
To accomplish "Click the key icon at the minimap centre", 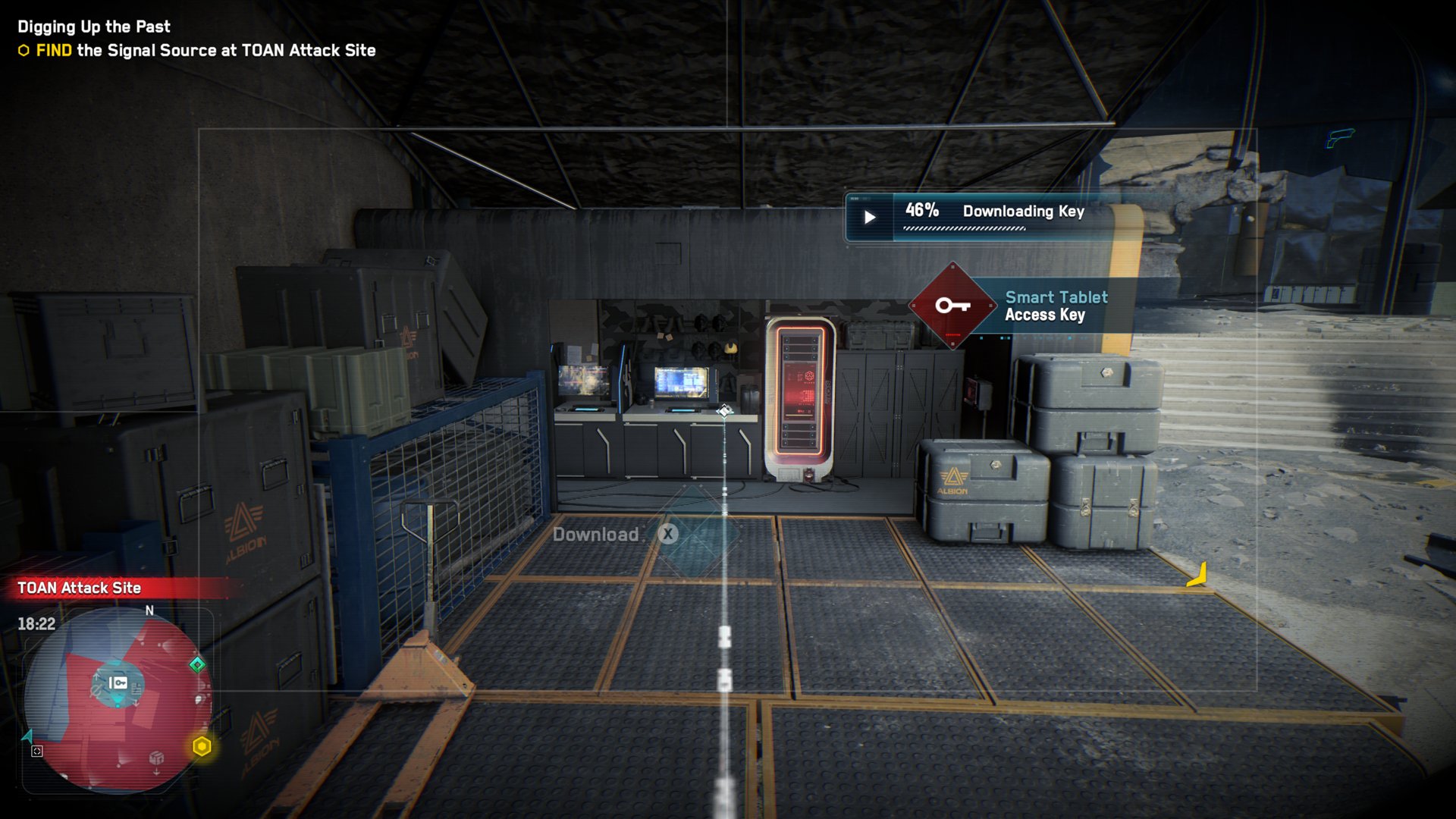I will tap(118, 682).
